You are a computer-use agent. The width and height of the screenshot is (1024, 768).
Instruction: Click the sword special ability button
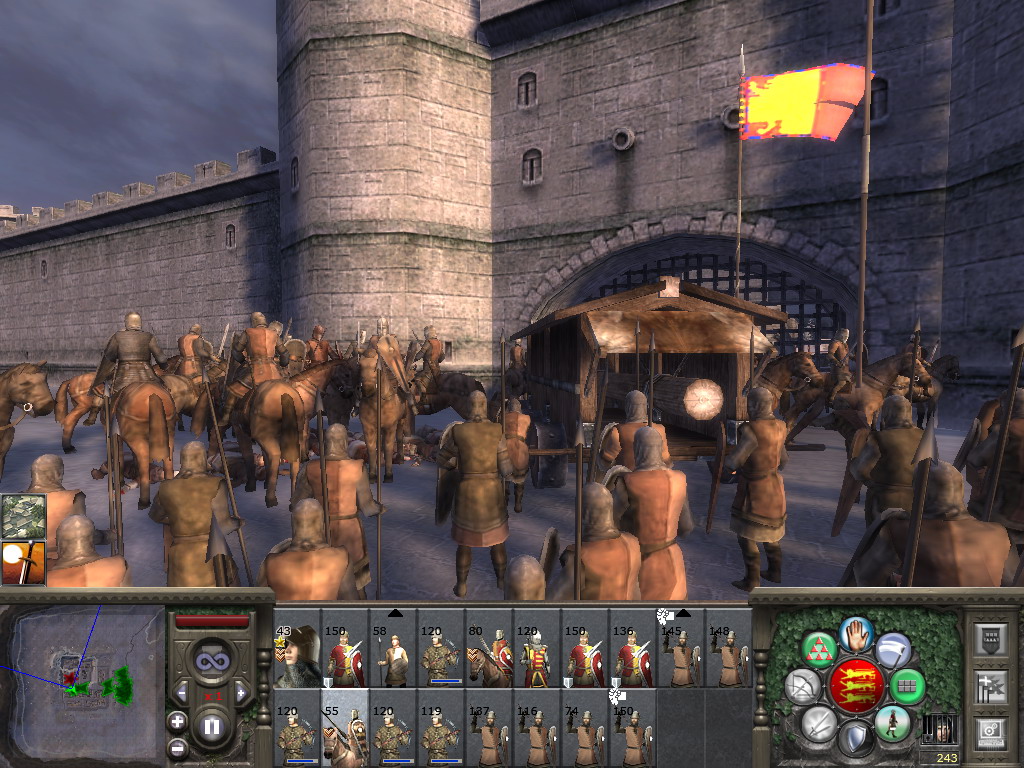[x=819, y=722]
